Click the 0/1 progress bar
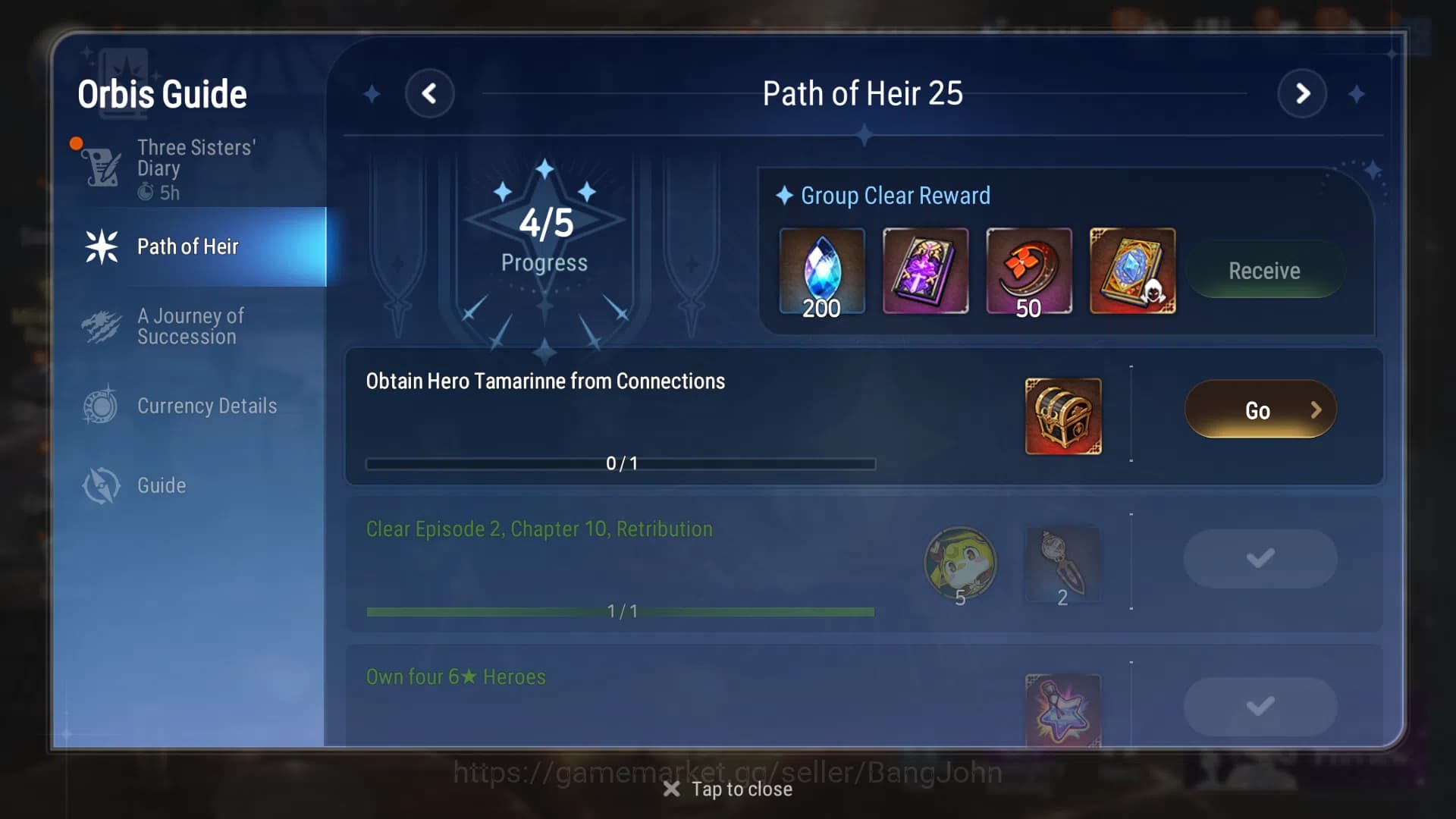The width and height of the screenshot is (1456, 819). click(622, 462)
